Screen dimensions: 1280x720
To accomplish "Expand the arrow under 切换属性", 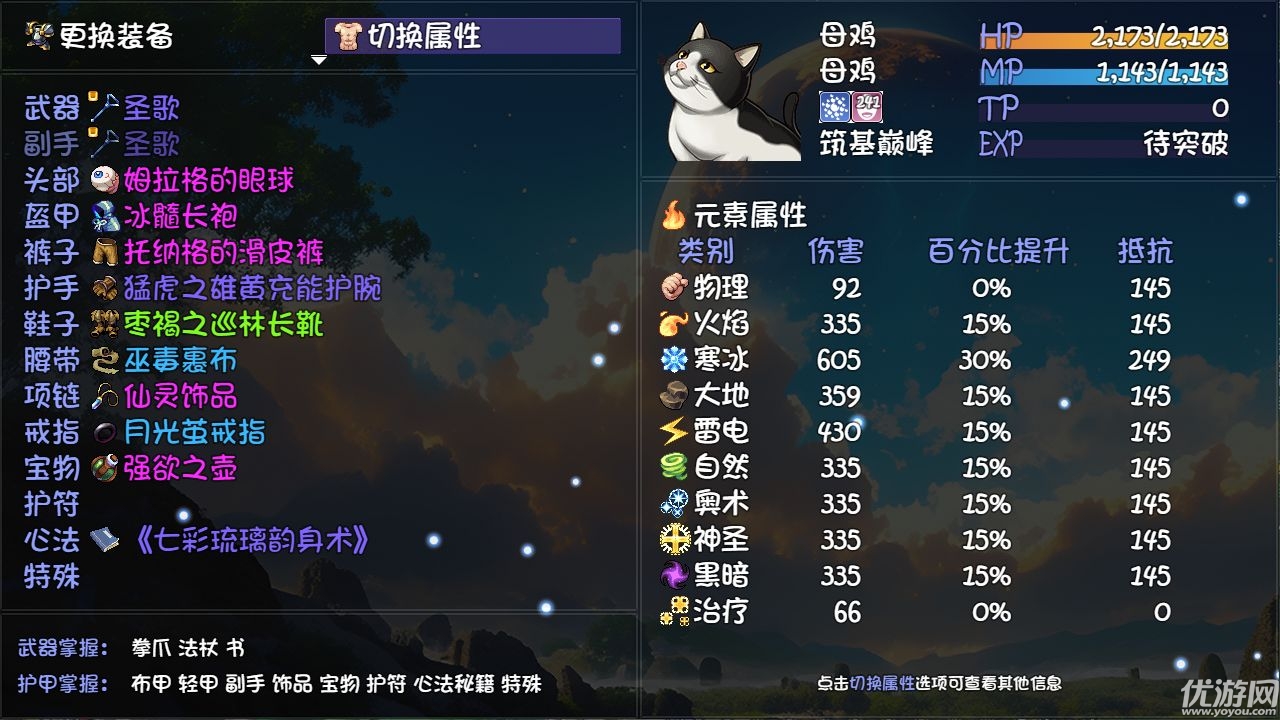I will pos(320,60).
